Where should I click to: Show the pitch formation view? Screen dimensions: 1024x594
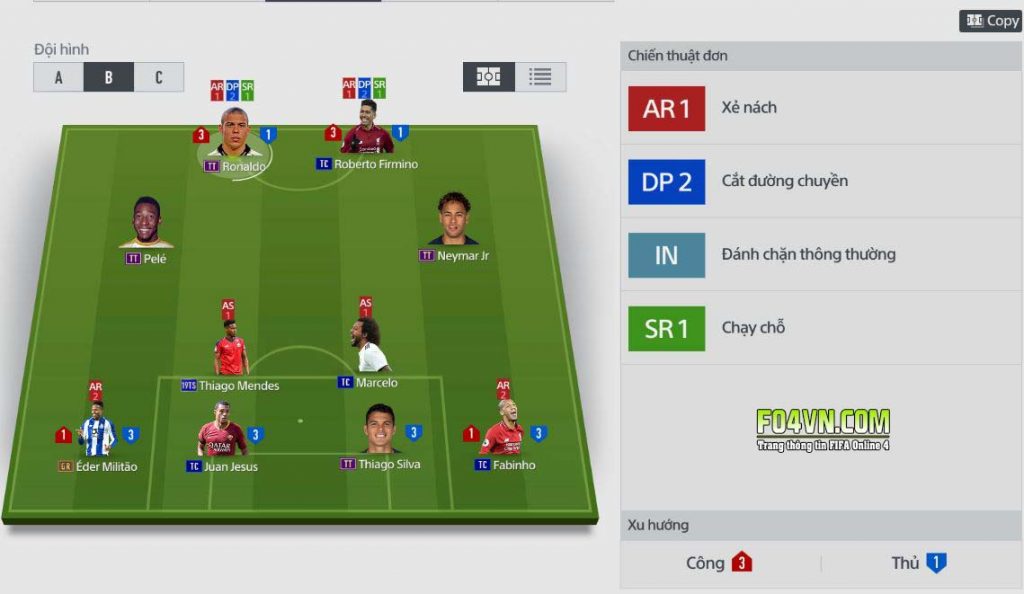(488, 77)
